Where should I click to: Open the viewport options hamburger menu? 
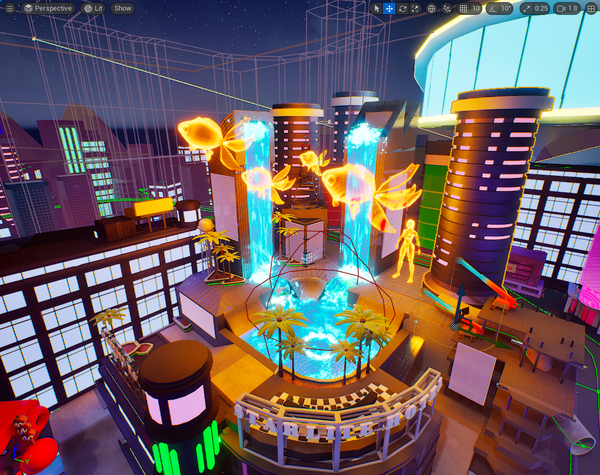tap(9, 8)
